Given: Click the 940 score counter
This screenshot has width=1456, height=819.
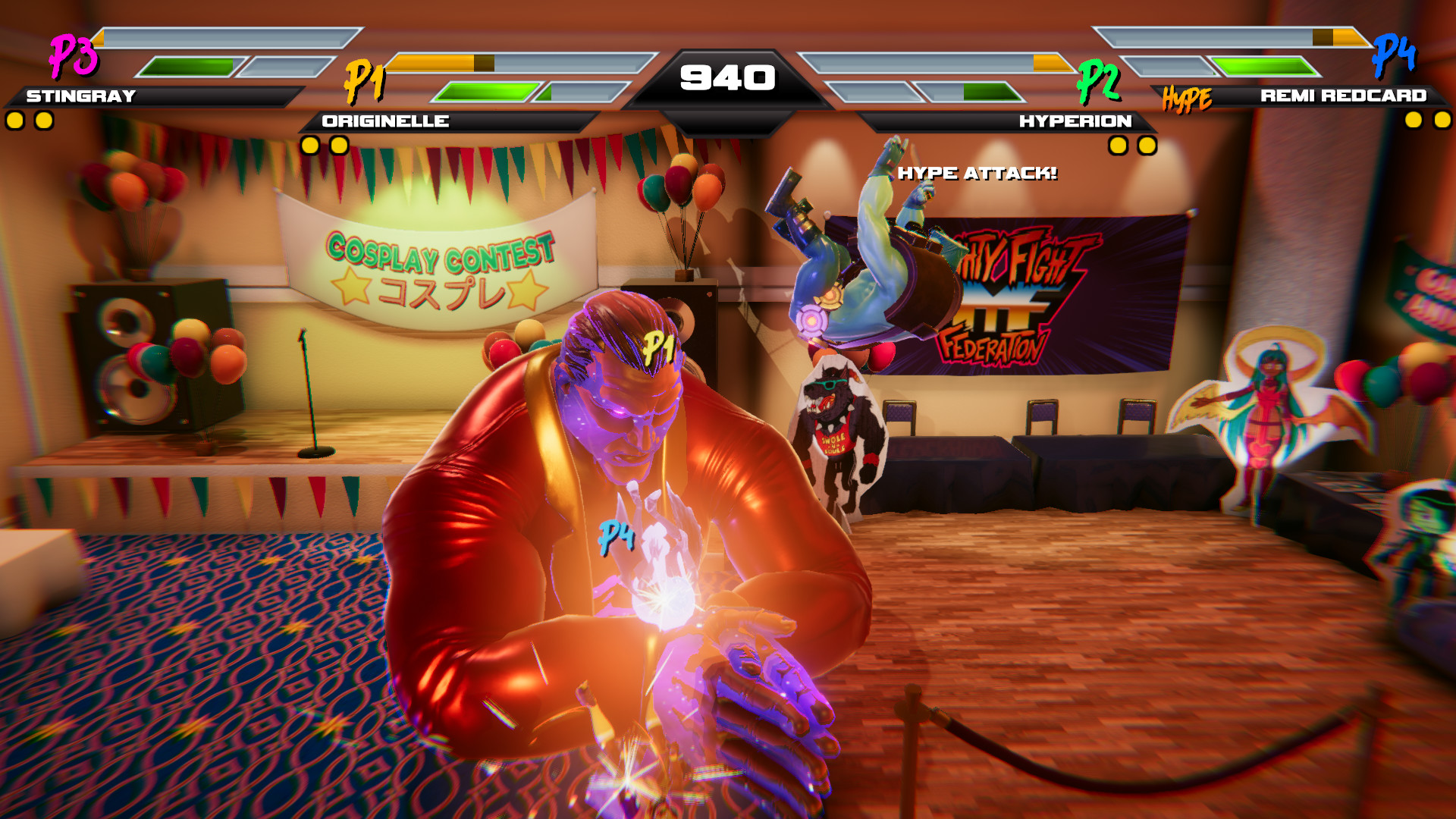Looking at the screenshot, I should [x=728, y=76].
